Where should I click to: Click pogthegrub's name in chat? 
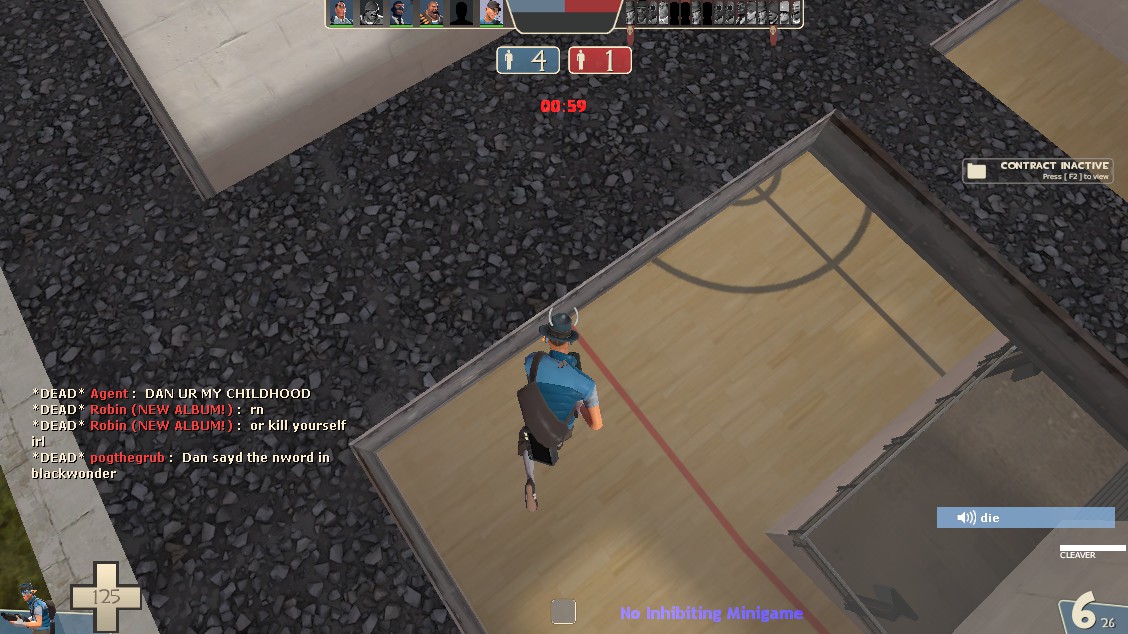tap(127, 458)
